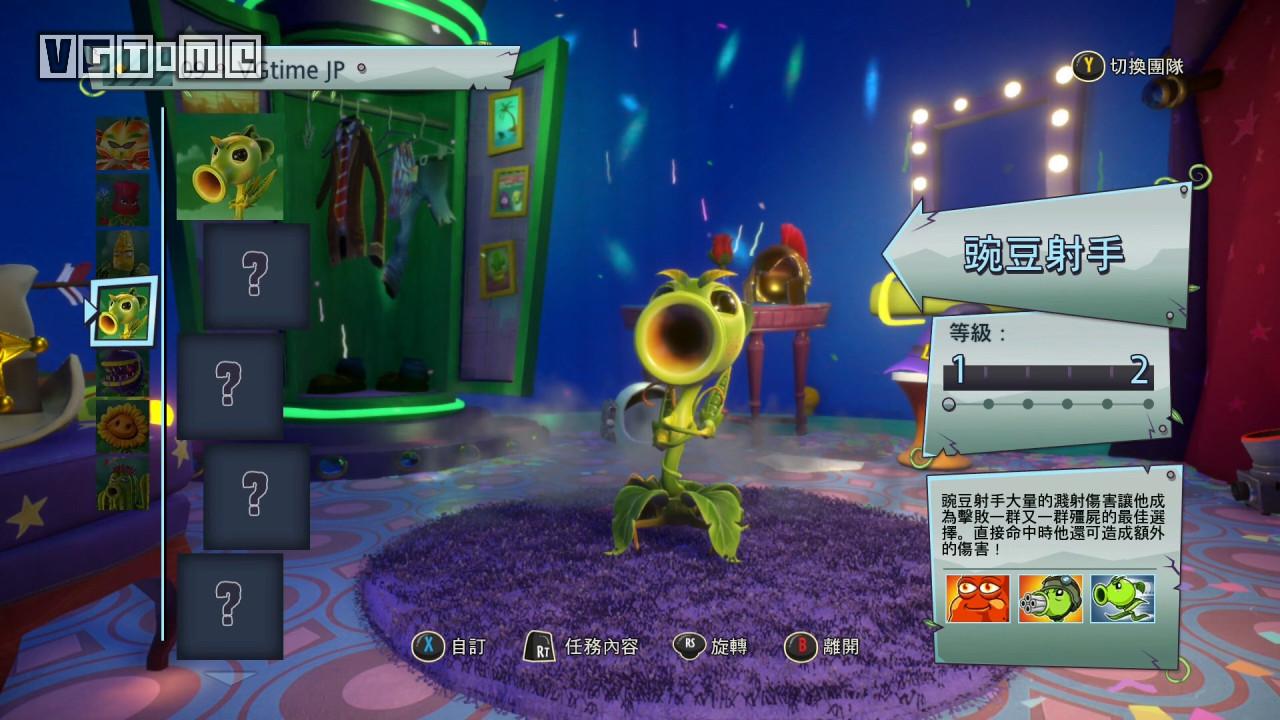The image size is (1280, 720).
Task: Choose the Rose character portrait
Action: (x=122, y=200)
